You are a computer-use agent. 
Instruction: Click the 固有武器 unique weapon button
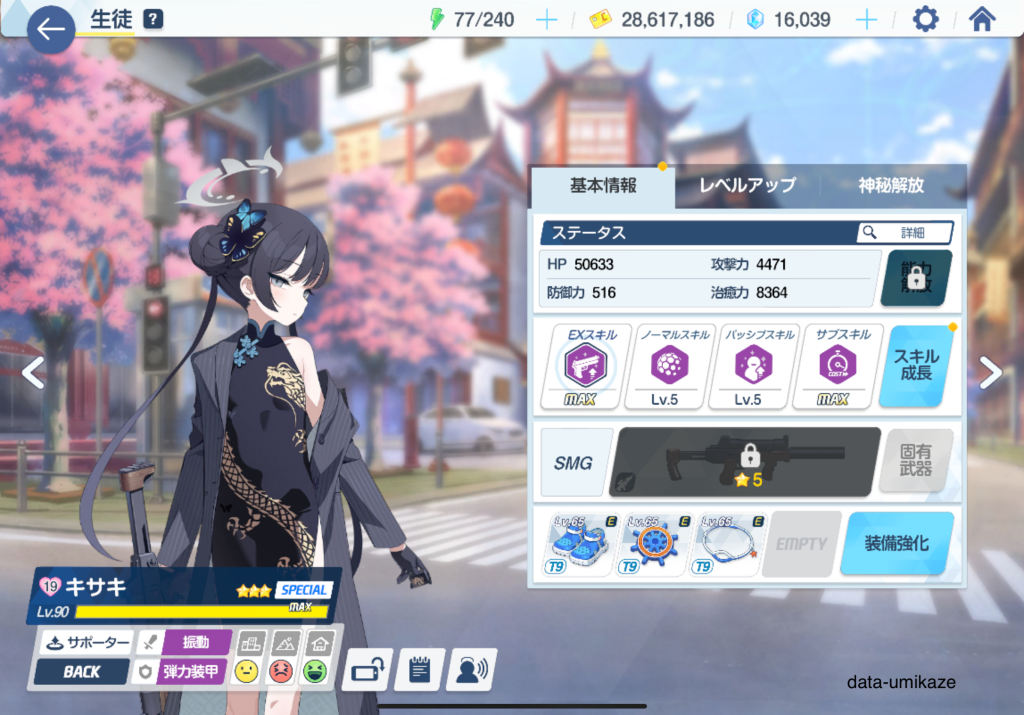click(x=916, y=461)
